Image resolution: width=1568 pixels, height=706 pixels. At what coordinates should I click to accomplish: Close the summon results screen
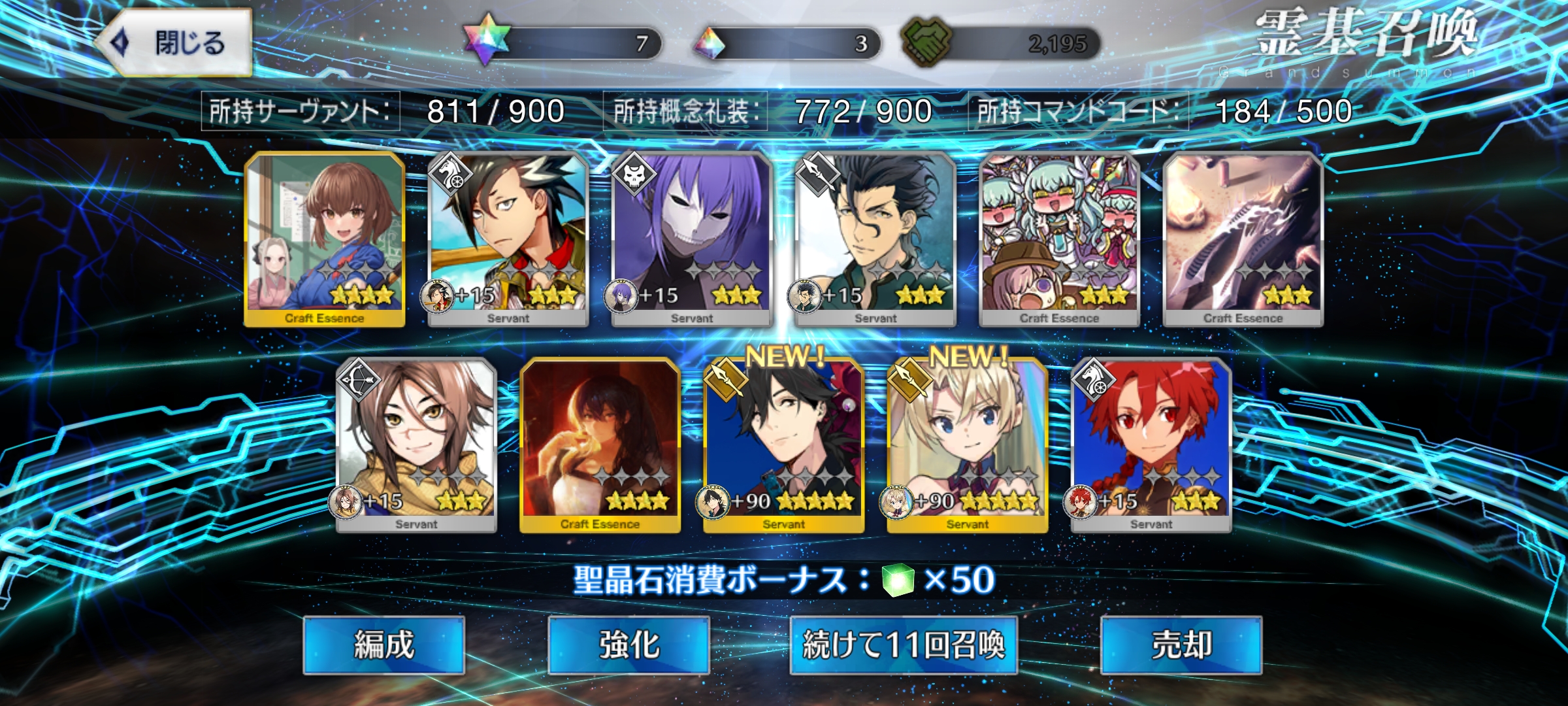click(x=175, y=43)
